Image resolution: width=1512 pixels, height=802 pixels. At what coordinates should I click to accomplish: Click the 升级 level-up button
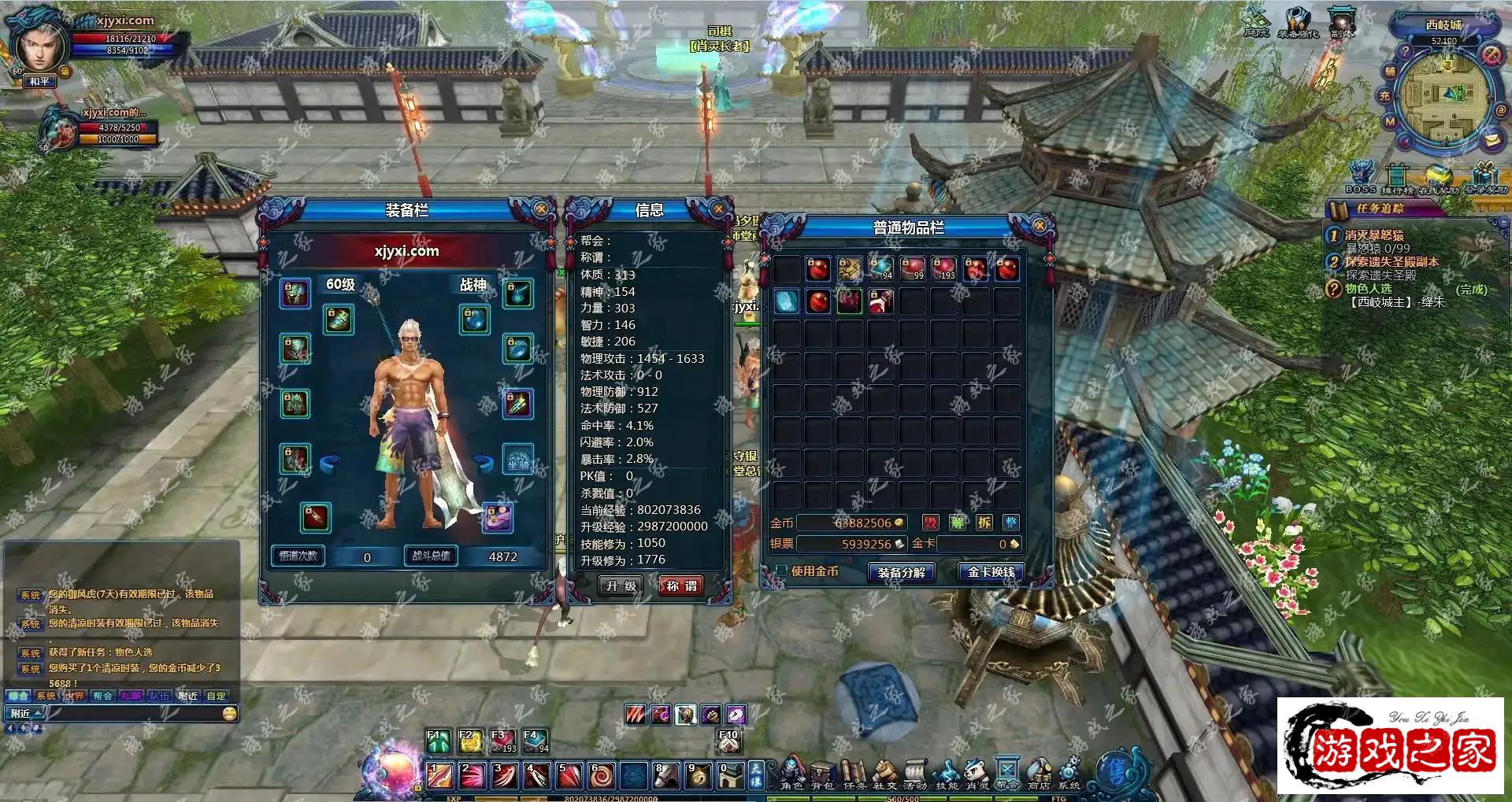[621, 586]
